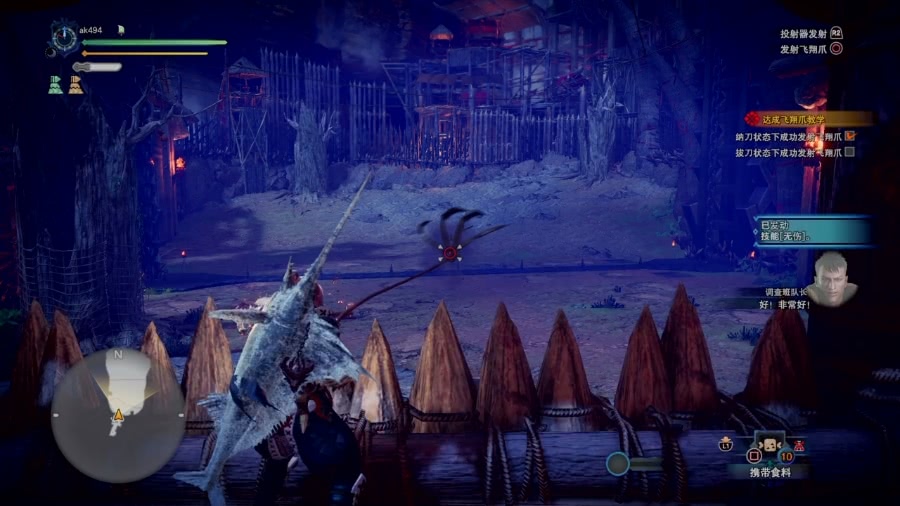Select the green health boost status icon
This screenshot has height=506, width=900.
56,86
